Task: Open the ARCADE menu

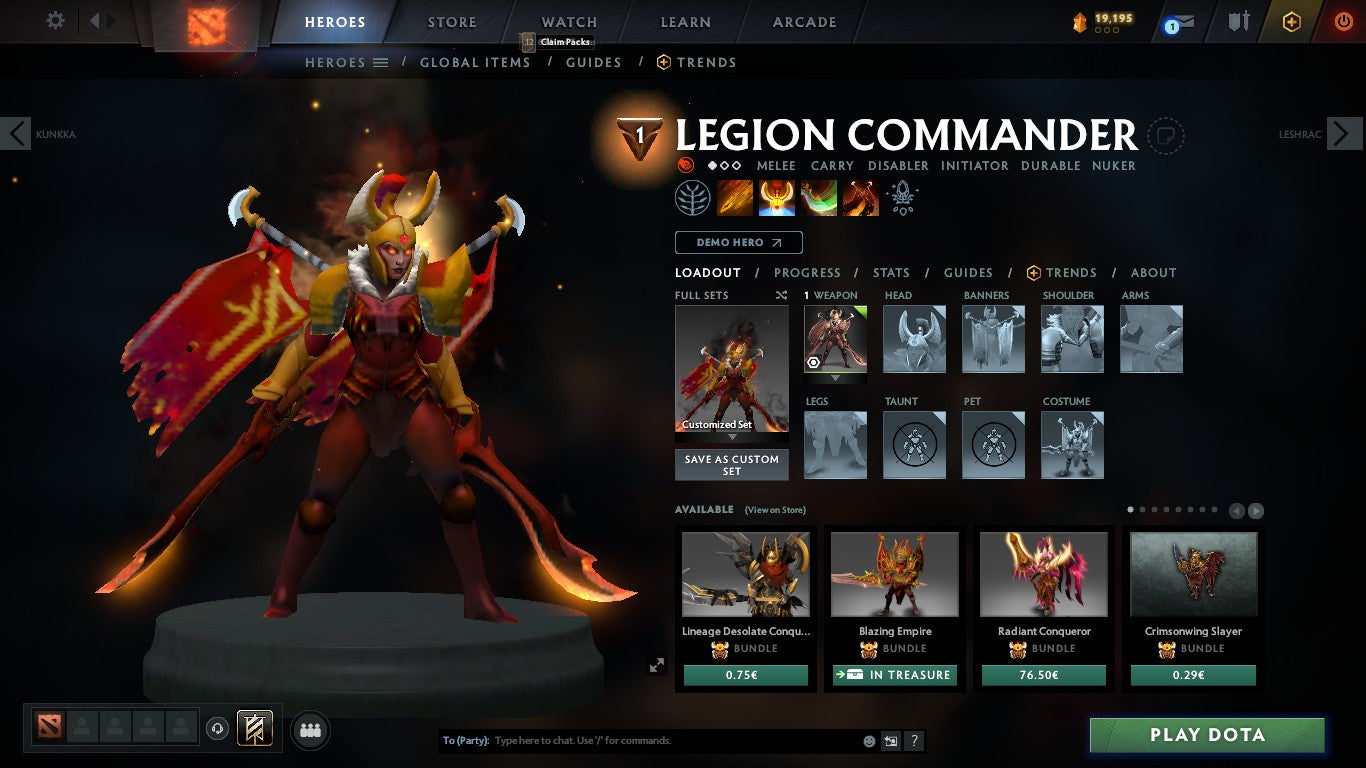Action: (802, 21)
